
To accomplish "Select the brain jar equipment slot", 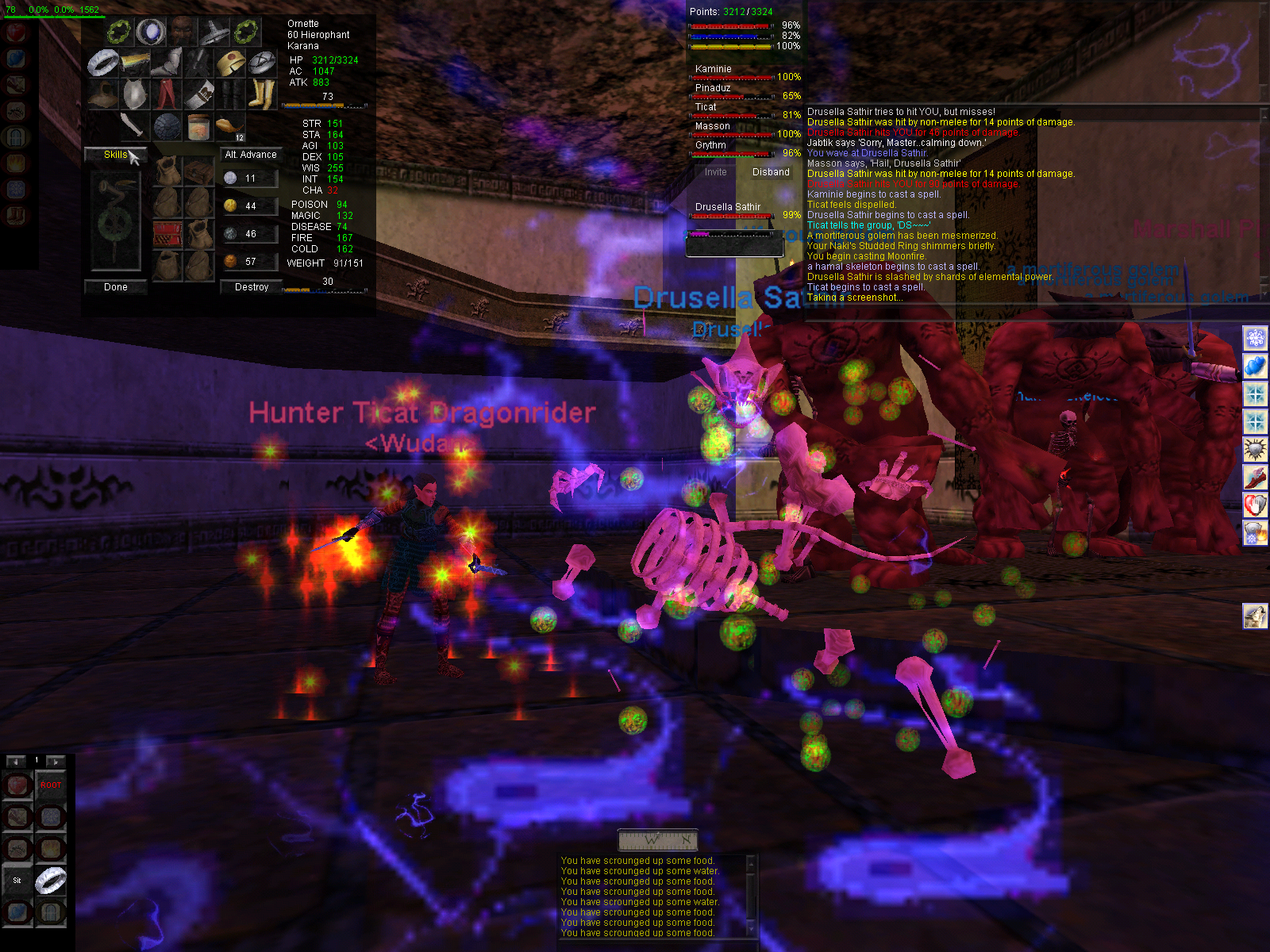I will (x=198, y=126).
